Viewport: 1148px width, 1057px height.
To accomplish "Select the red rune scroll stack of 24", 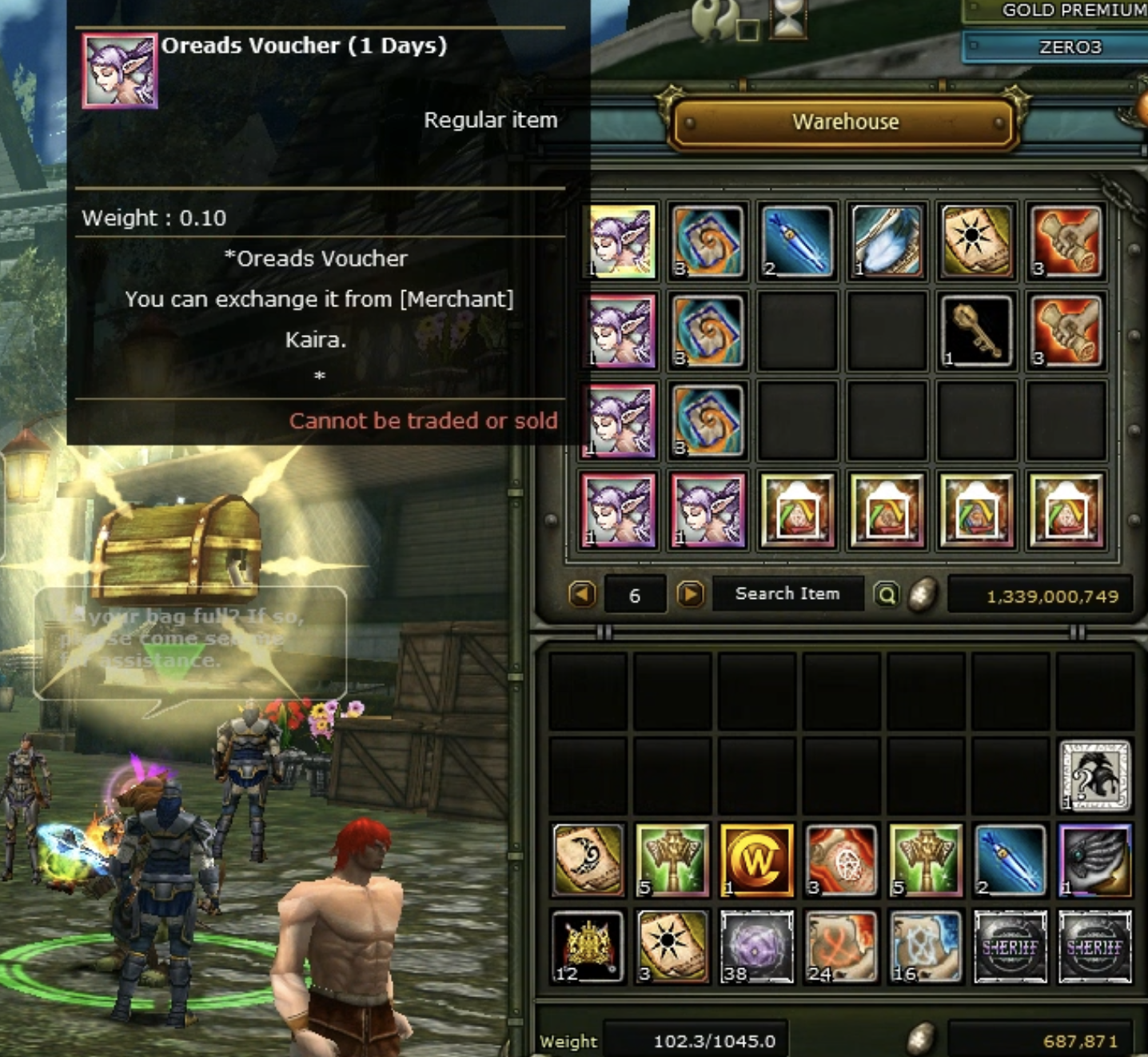I will coord(841,947).
